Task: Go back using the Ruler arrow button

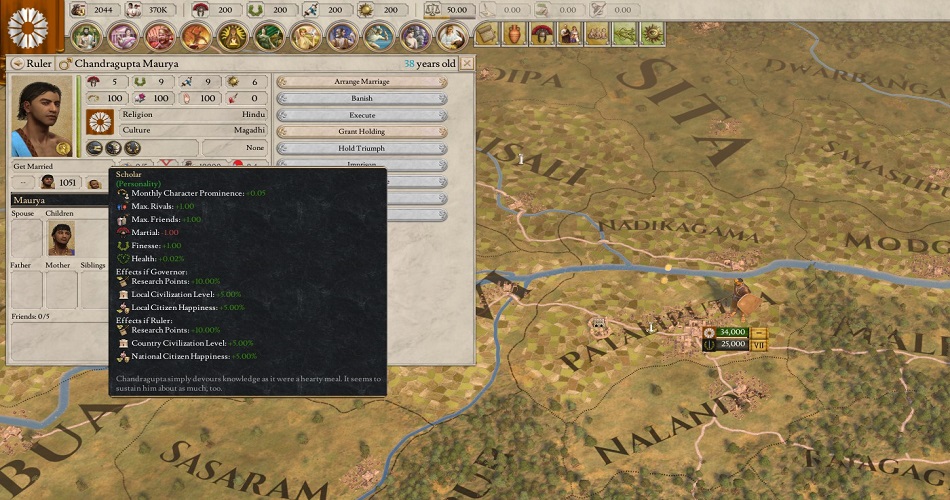Action: click(17, 64)
